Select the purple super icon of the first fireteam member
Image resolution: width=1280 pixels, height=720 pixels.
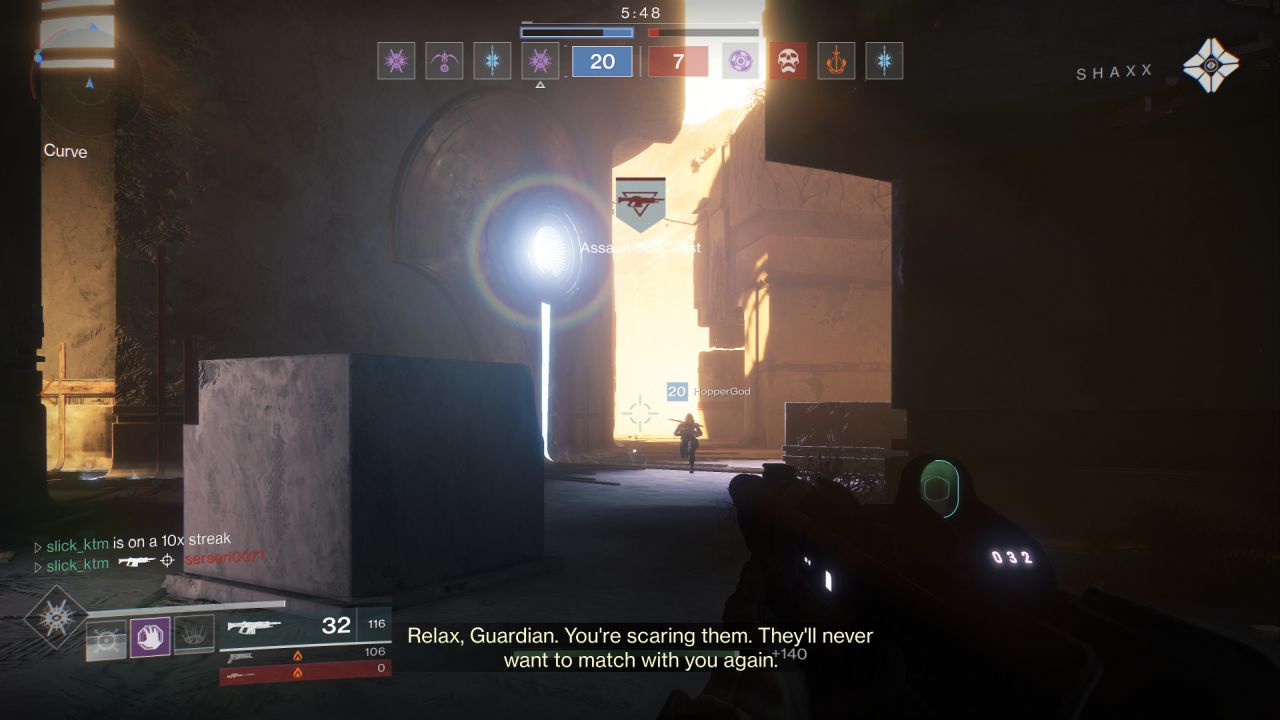[395, 62]
